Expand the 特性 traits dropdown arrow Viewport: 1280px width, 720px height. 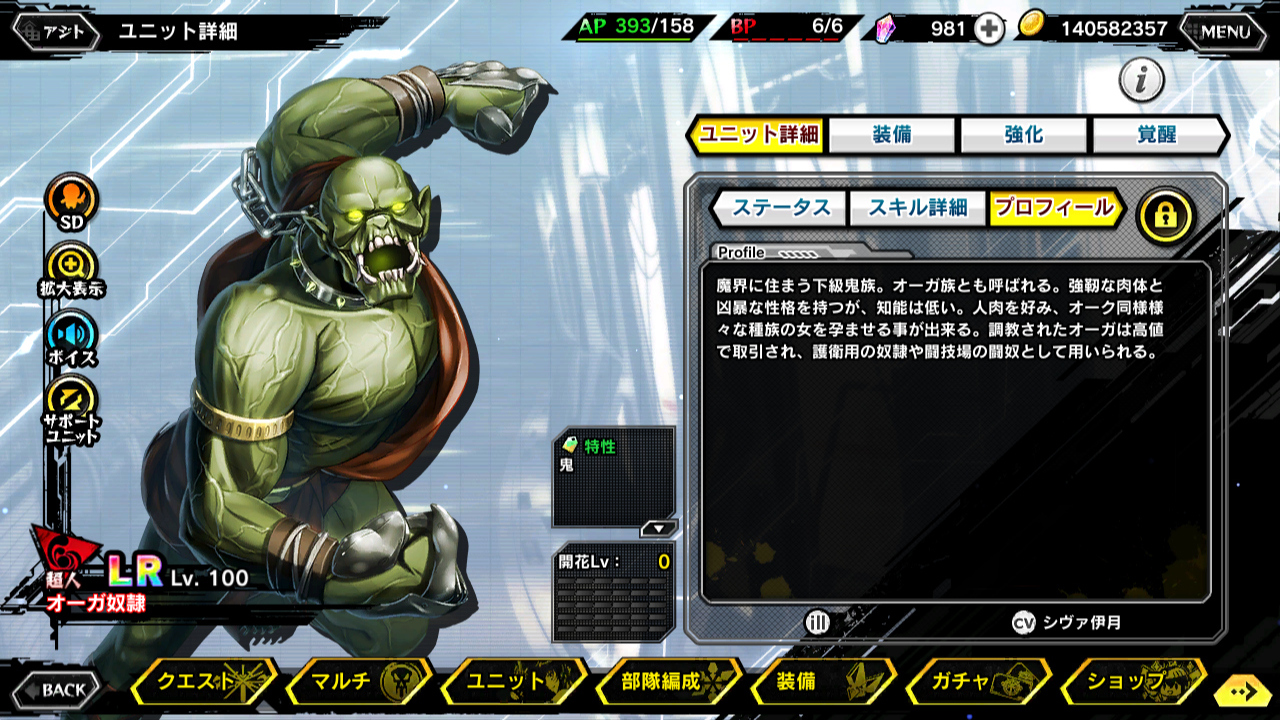pos(658,528)
